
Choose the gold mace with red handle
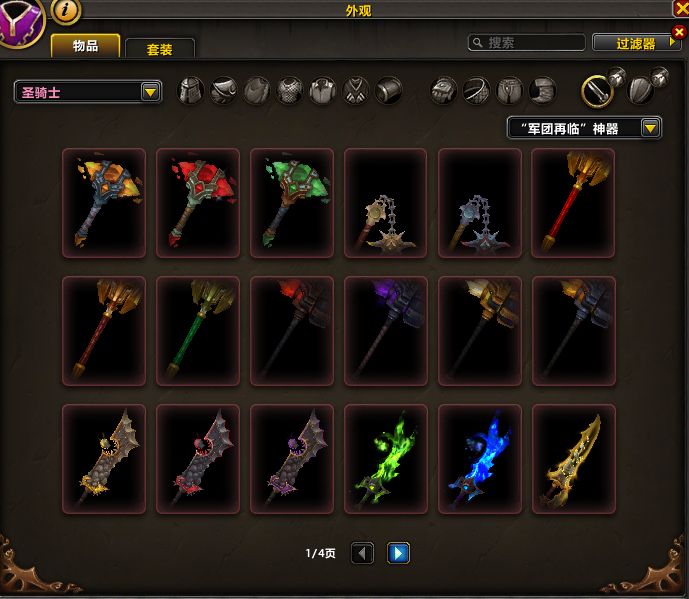pos(573,203)
